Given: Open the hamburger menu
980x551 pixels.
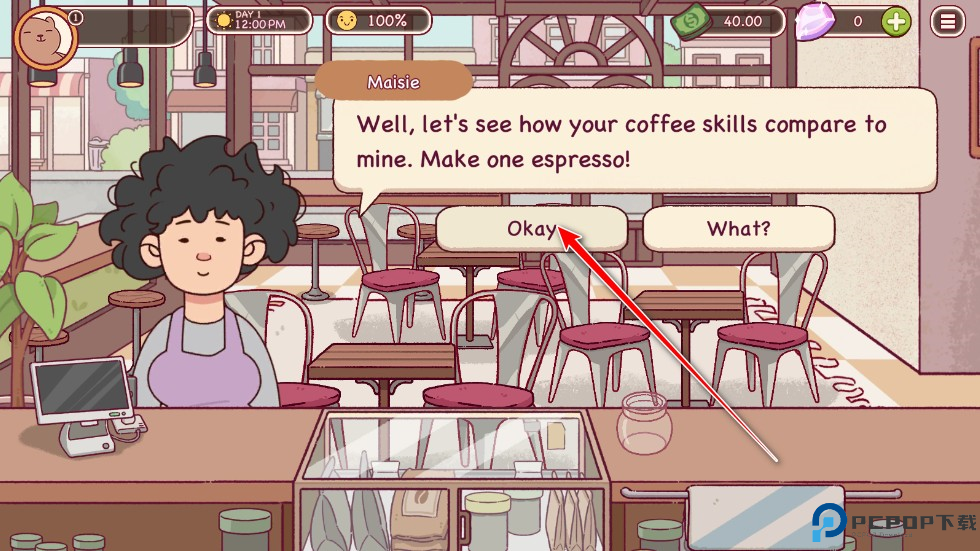Looking at the screenshot, I should 946,21.
